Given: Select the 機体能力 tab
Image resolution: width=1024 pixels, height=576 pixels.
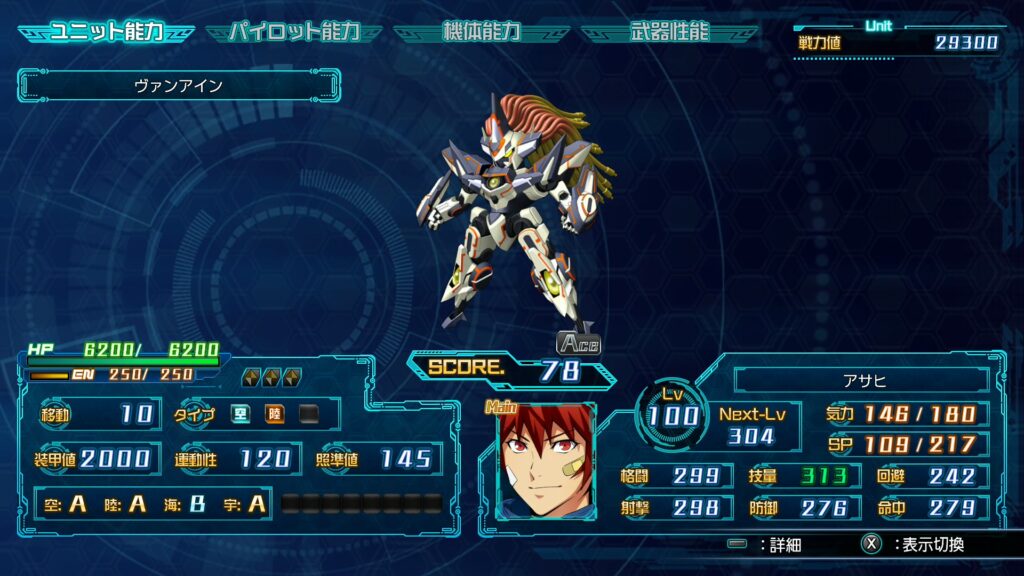Looking at the screenshot, I should click(x=481, y=32).
